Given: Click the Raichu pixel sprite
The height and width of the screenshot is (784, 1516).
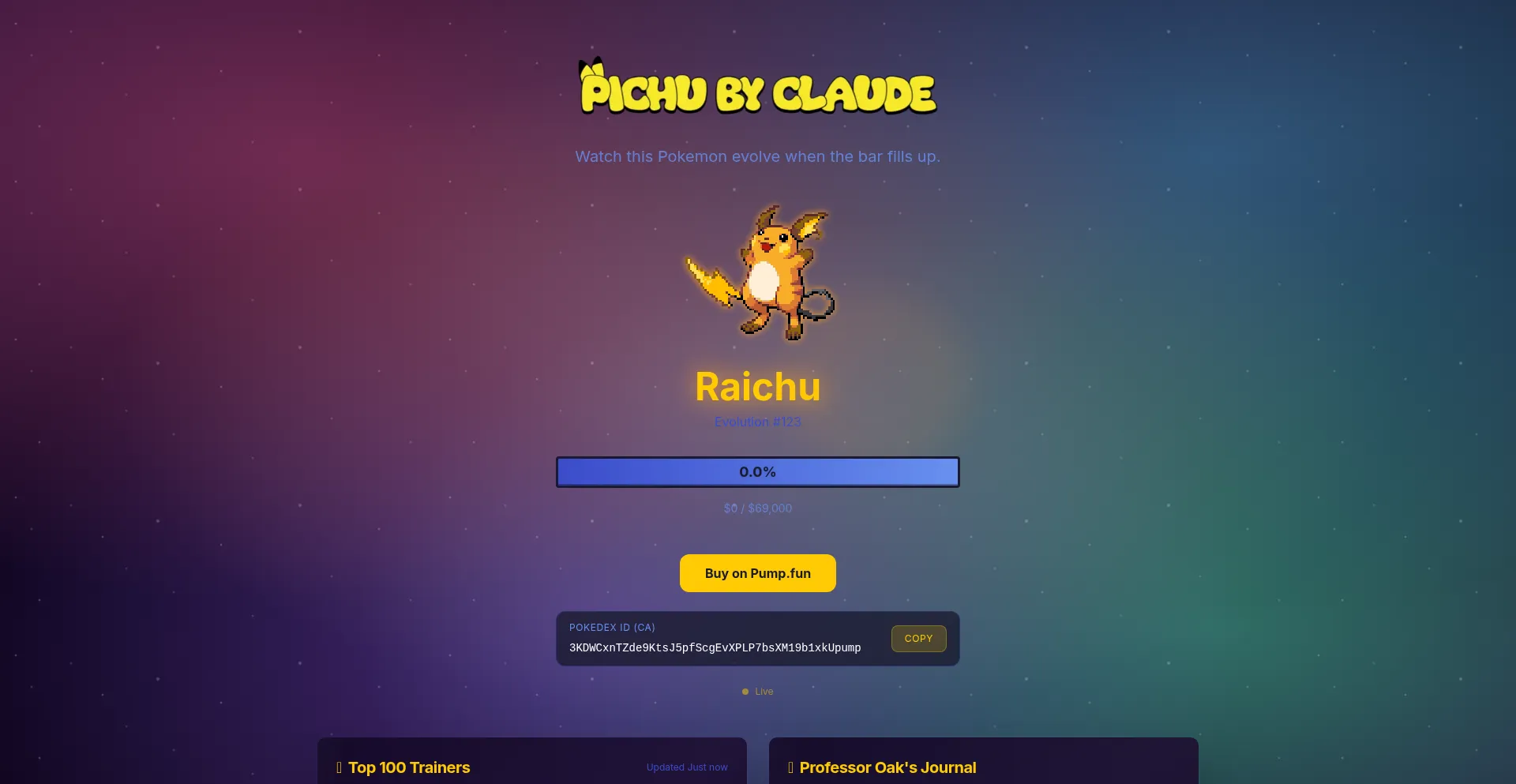Looking at the screenshot, I should (757, 272).
